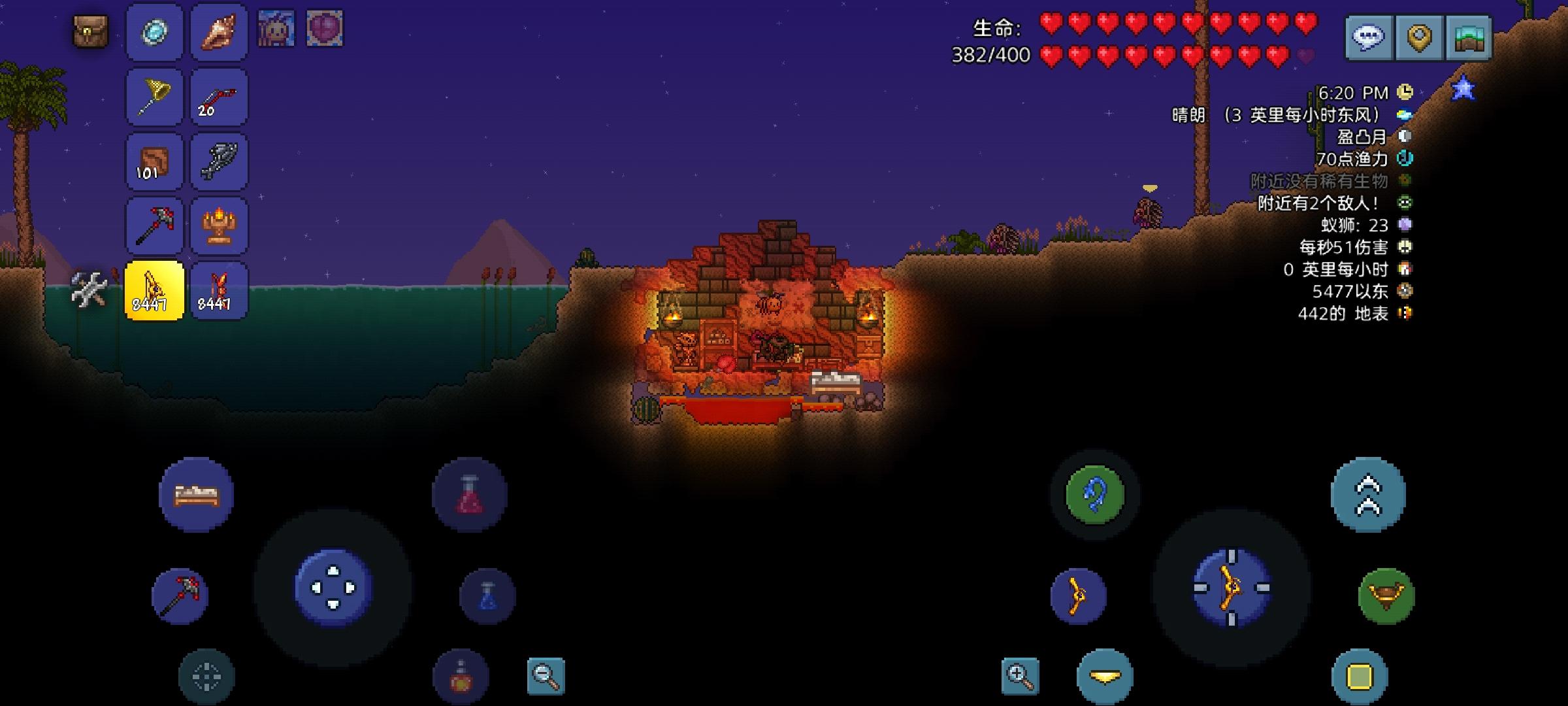
Task: Select the red pickaxe hotbar slot
Action: [154, 225]
